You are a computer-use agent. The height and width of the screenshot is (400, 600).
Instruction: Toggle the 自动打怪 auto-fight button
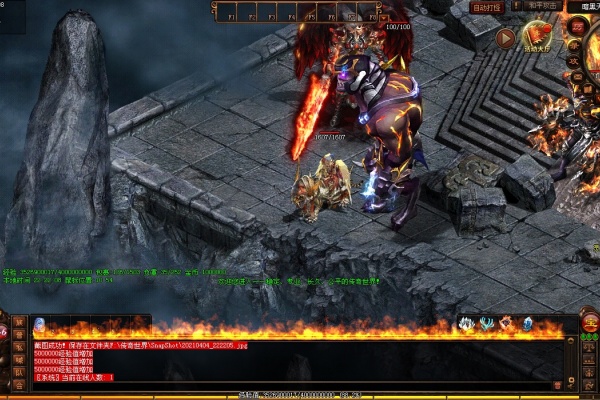click(x=487, y=7)
